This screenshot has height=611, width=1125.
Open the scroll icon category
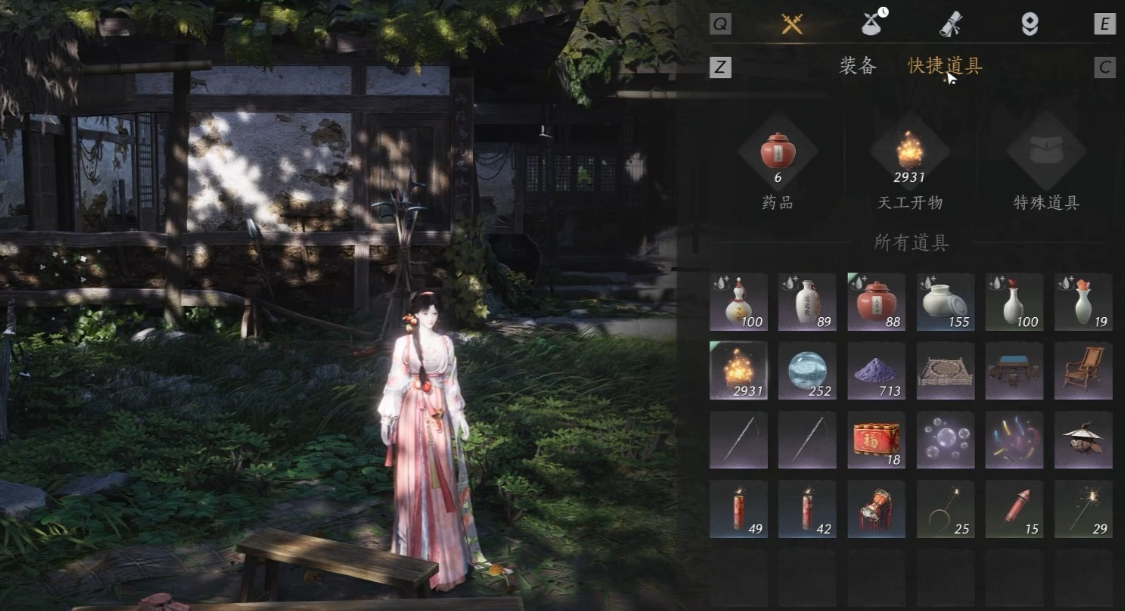coord(950,24)
